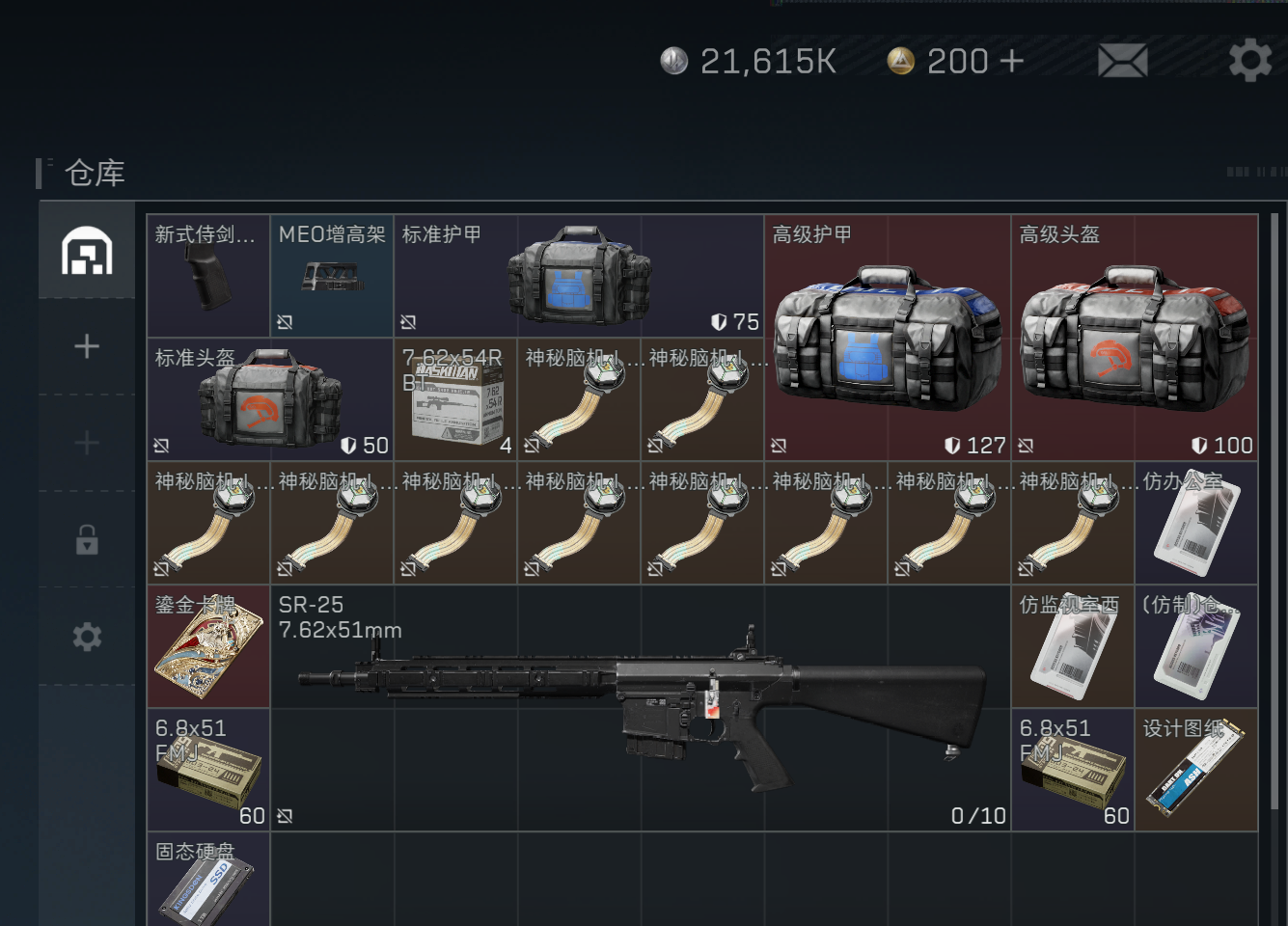
Task: Open the mail envelope icon
Action: tap(1122, 61)
